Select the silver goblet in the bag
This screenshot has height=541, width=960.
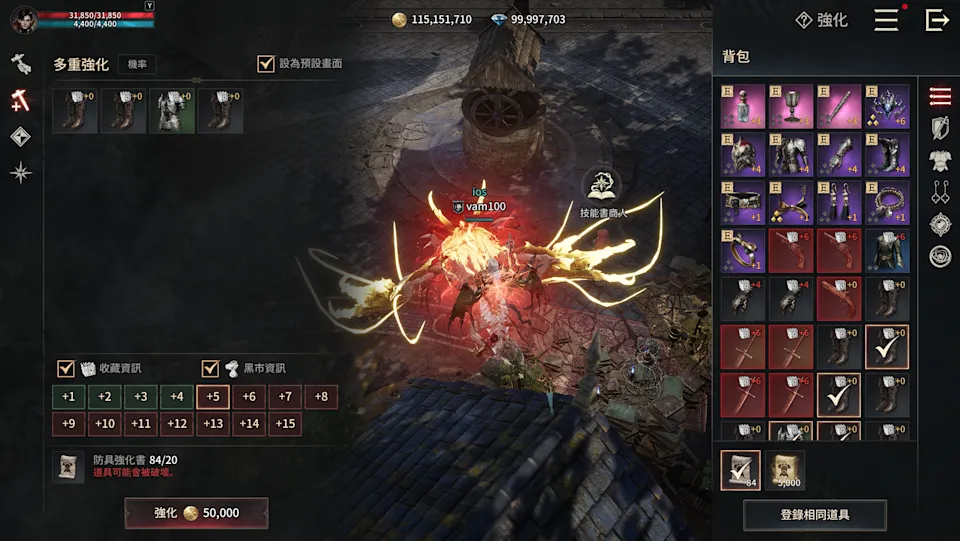point(790,107)
